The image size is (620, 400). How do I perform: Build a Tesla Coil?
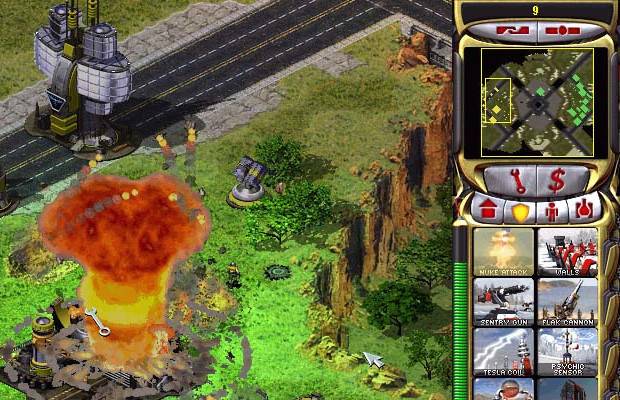pos(504,350)
